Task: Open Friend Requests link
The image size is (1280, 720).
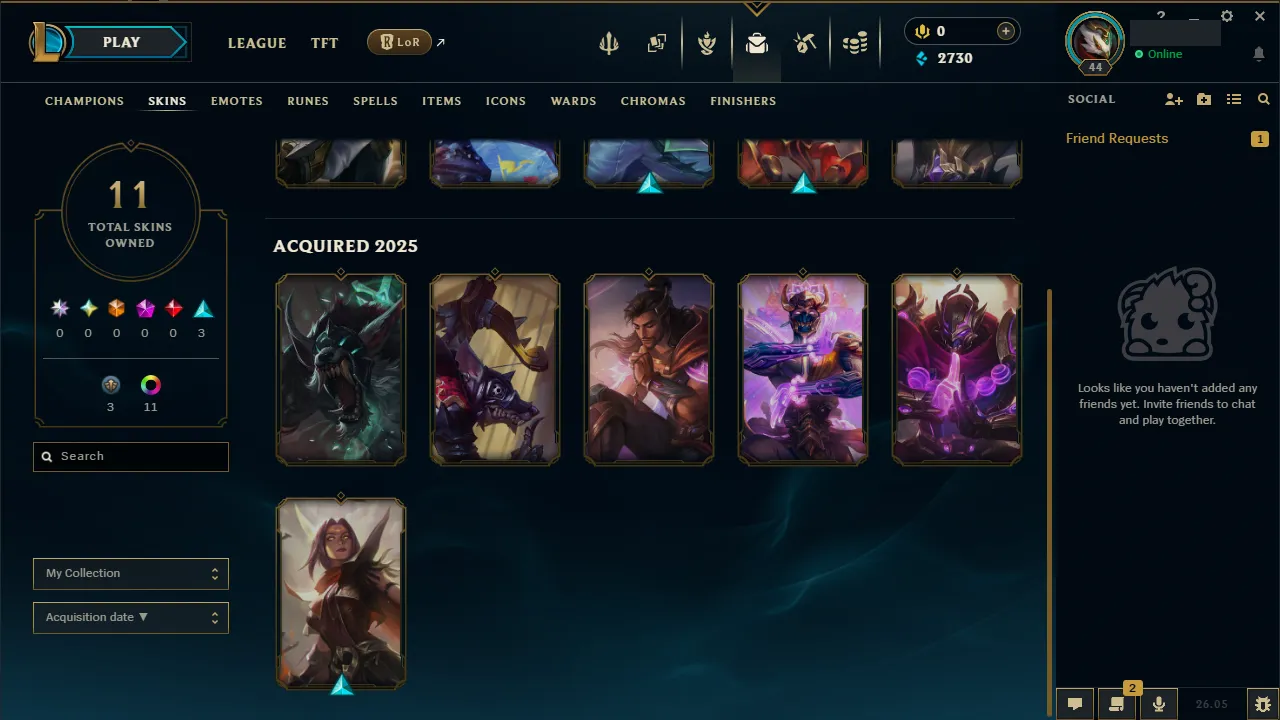Action: [x=1116, y=138]
